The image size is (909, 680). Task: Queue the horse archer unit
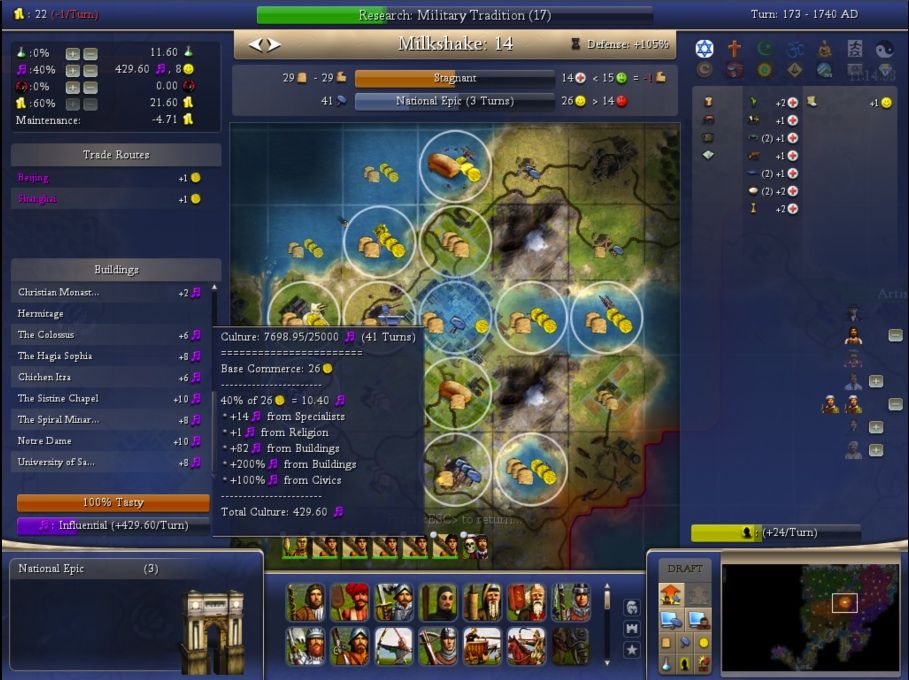527,645
